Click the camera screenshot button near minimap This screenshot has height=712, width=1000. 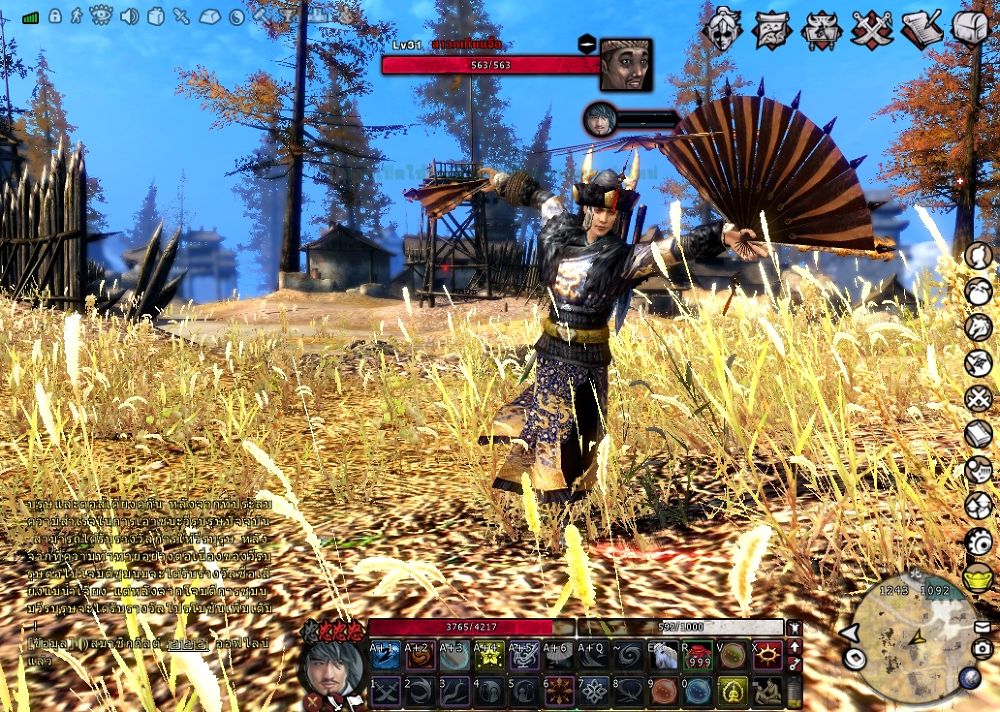coord(982,649)
